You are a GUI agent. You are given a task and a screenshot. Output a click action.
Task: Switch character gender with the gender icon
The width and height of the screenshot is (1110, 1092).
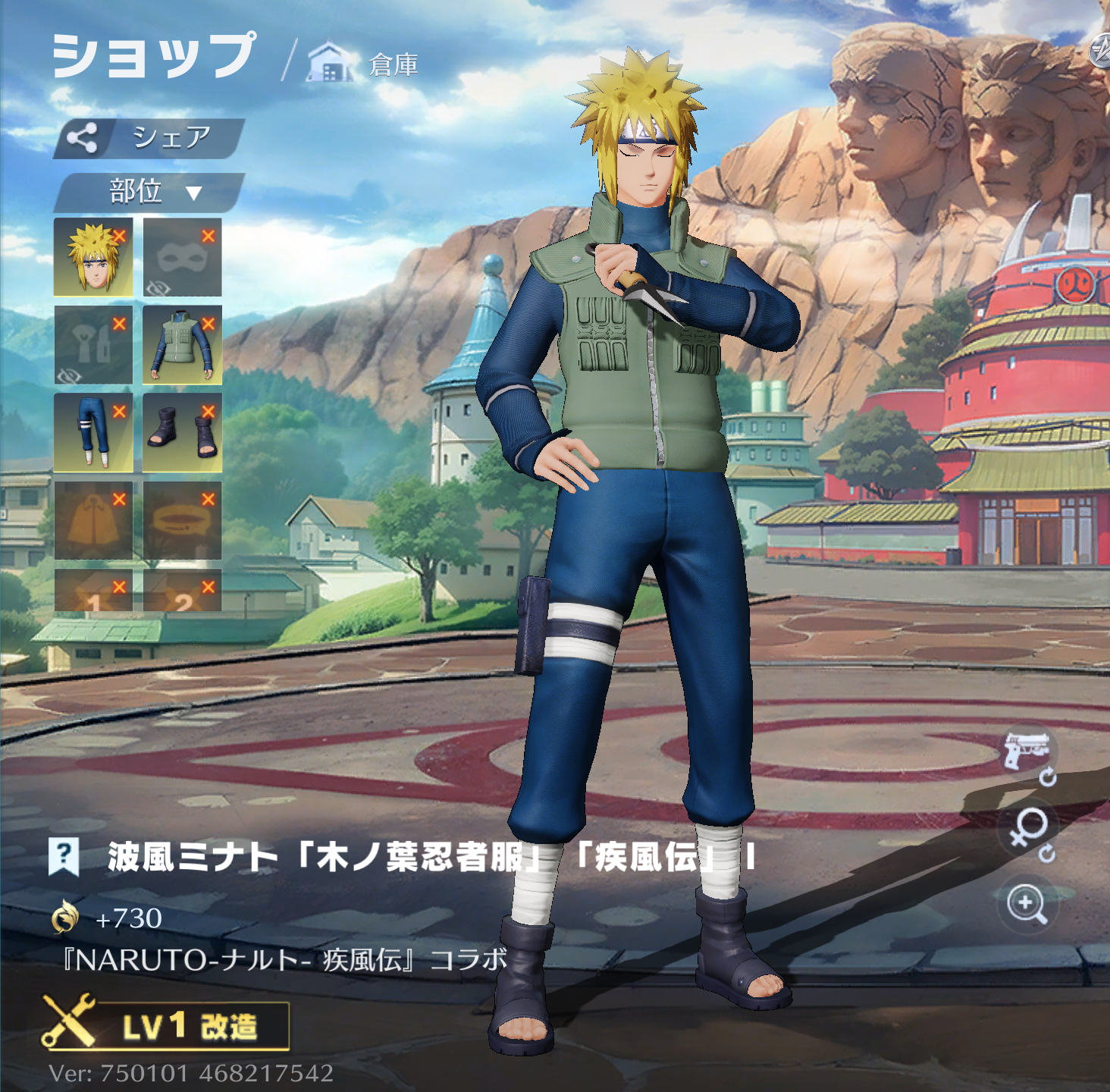click(x=1029, y=830)
